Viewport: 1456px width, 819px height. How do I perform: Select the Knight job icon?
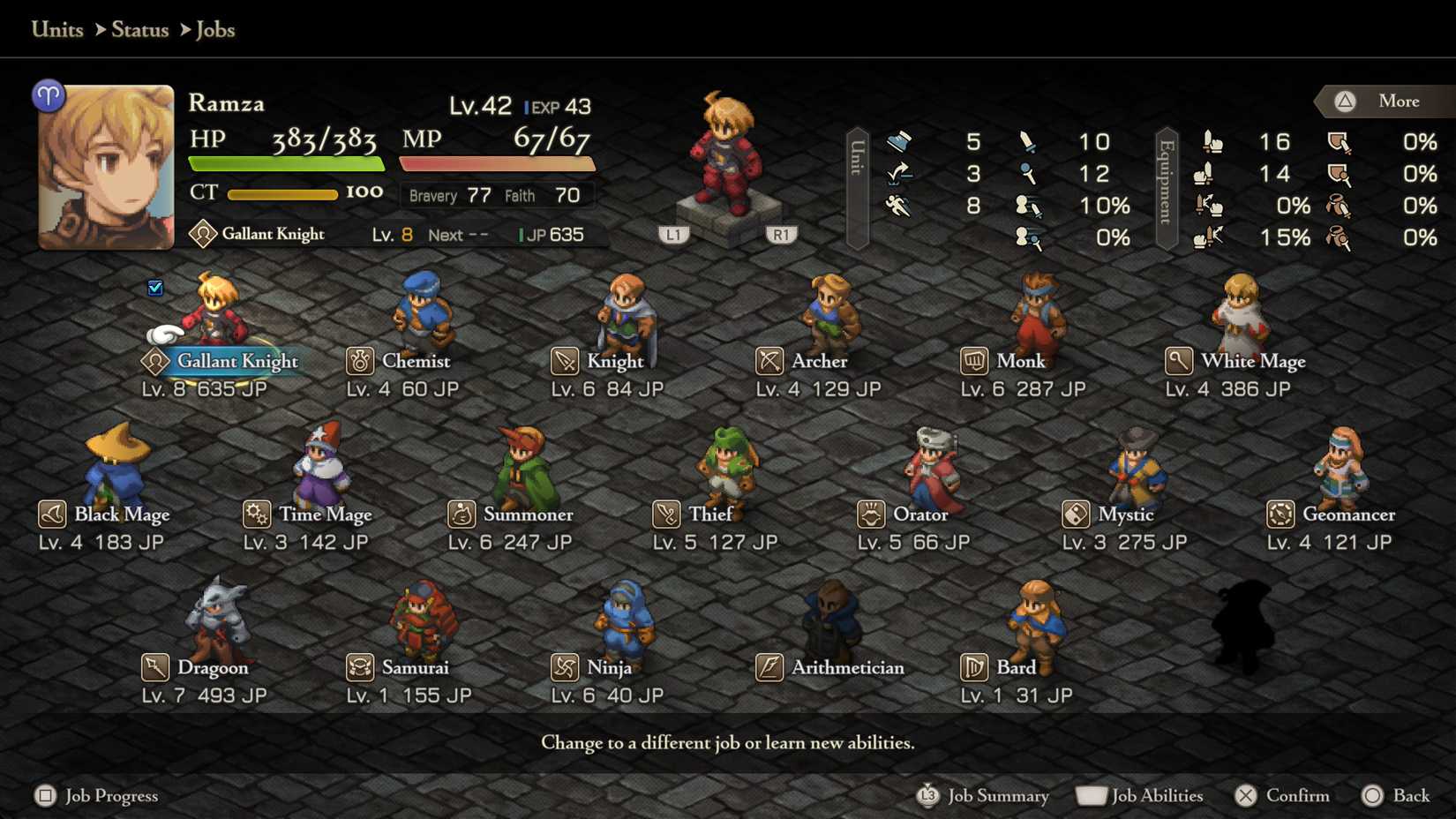click(565, 361)
